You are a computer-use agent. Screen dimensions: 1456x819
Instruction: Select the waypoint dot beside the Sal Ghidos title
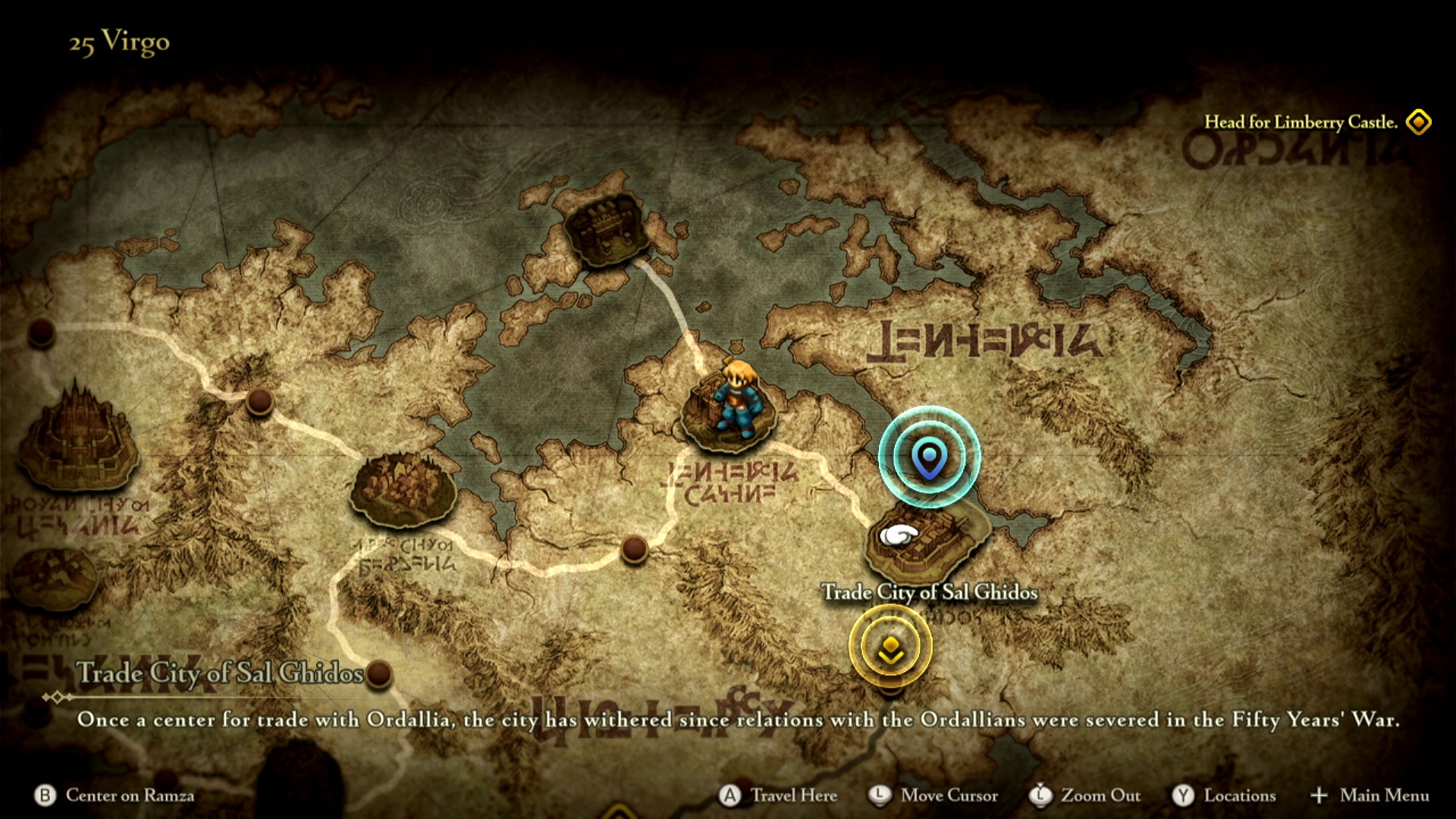378,673
